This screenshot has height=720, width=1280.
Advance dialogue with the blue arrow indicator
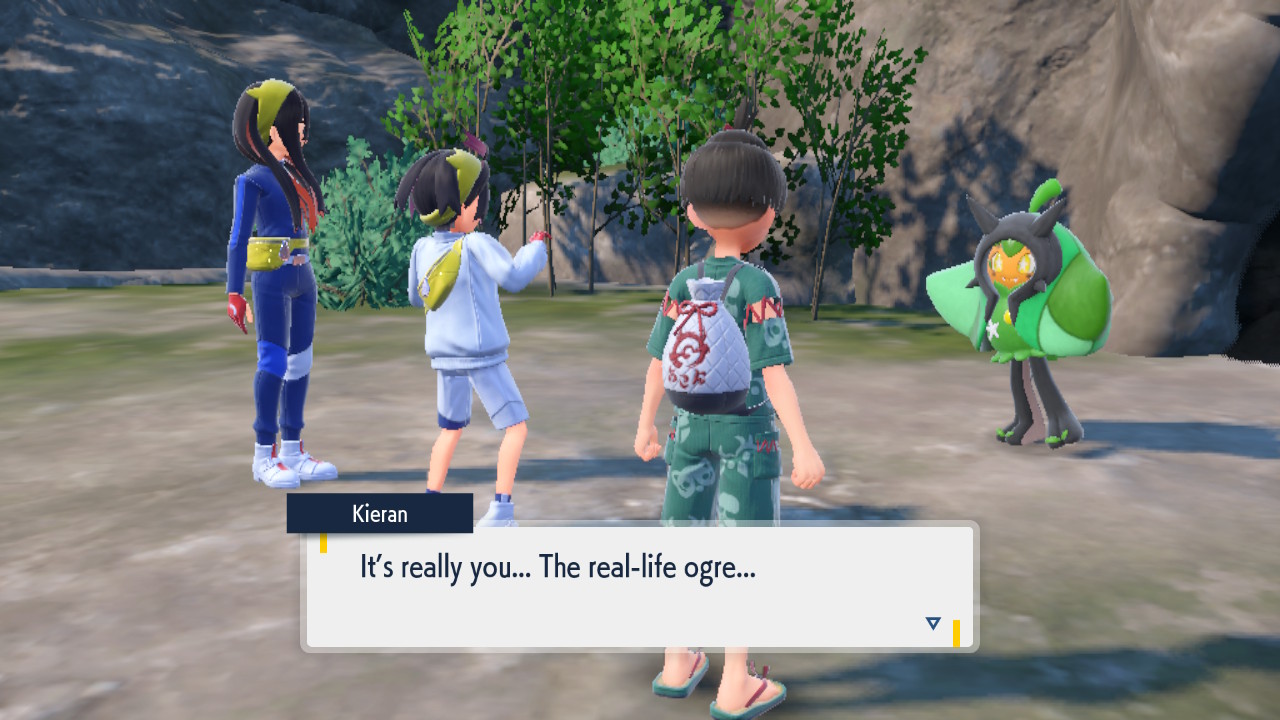933,624
